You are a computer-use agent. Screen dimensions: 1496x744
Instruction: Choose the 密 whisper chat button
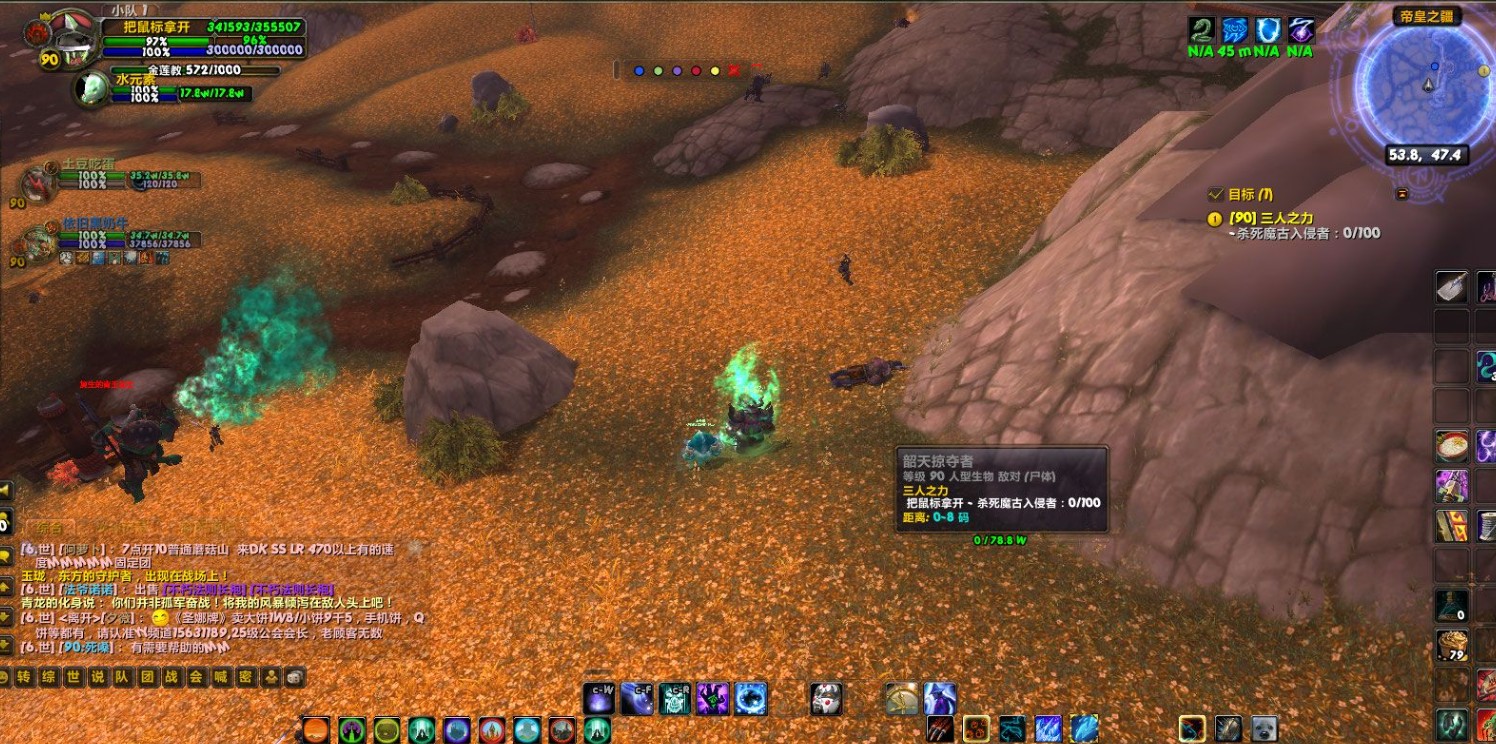point(245,677)
